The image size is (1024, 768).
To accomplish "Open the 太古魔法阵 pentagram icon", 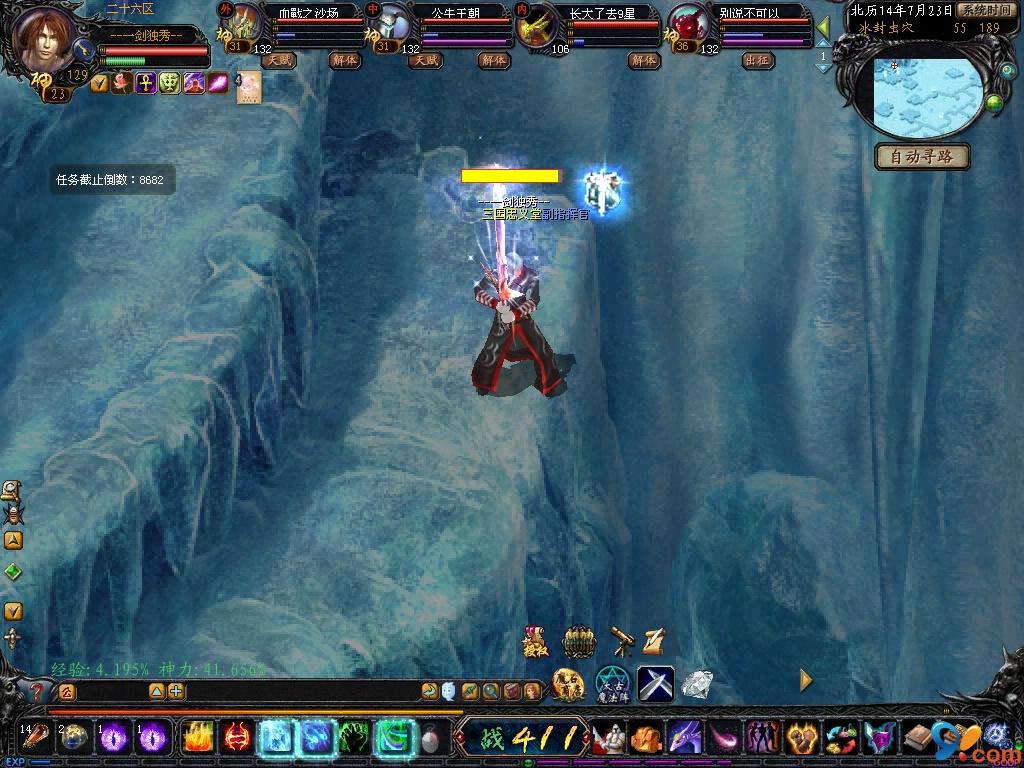I will click(x=612, y=683).
